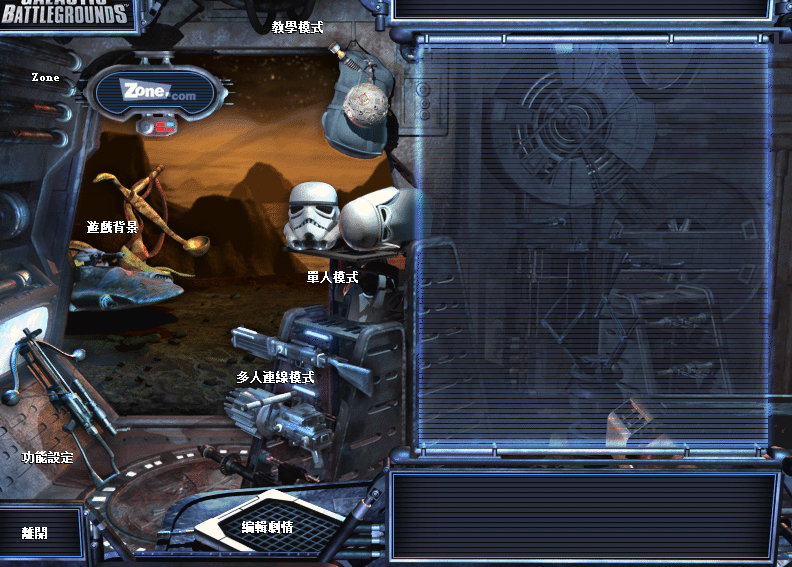The image size is (792, 567).
Task: Launch the 編輯劇情 scenario editor
Action: pyautogui.click(x=267, y=526)
